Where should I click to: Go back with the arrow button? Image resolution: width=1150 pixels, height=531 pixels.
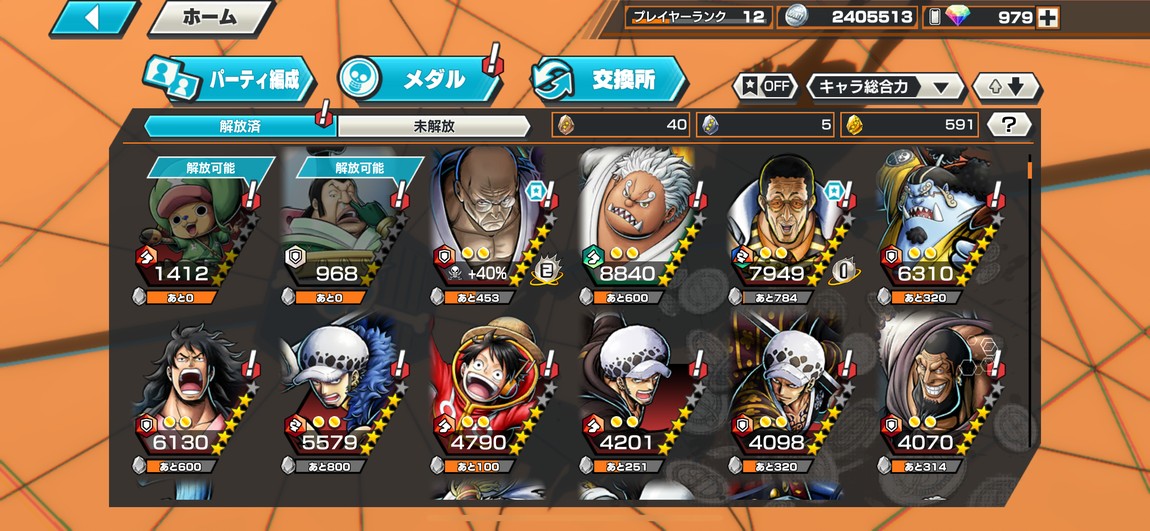[x=93, y=17]
